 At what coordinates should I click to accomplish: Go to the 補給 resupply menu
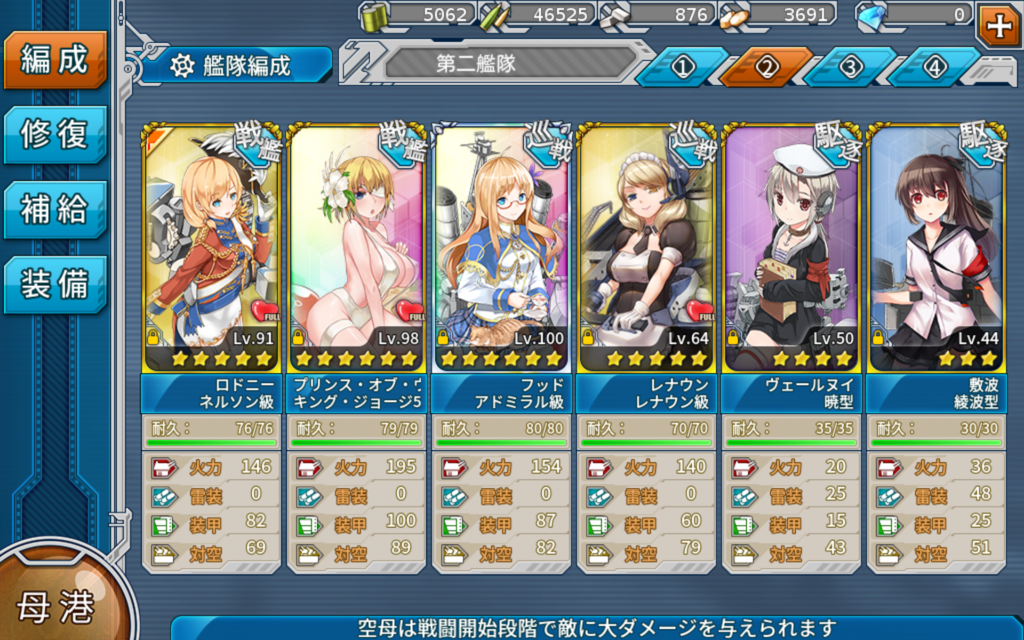pyautogui.click(x=55, y=209)
